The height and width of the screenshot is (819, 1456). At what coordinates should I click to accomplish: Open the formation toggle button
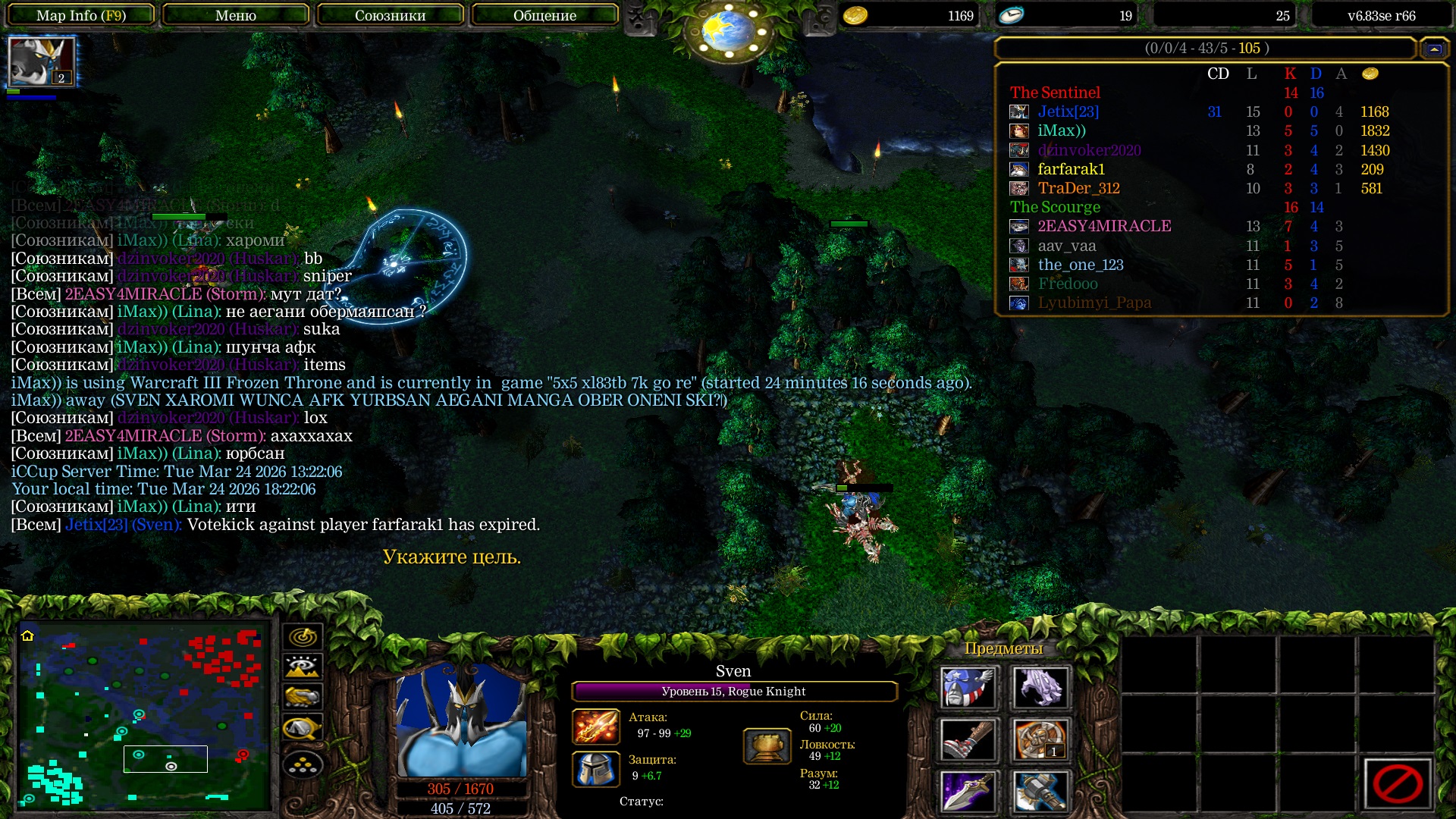(303, 765)
